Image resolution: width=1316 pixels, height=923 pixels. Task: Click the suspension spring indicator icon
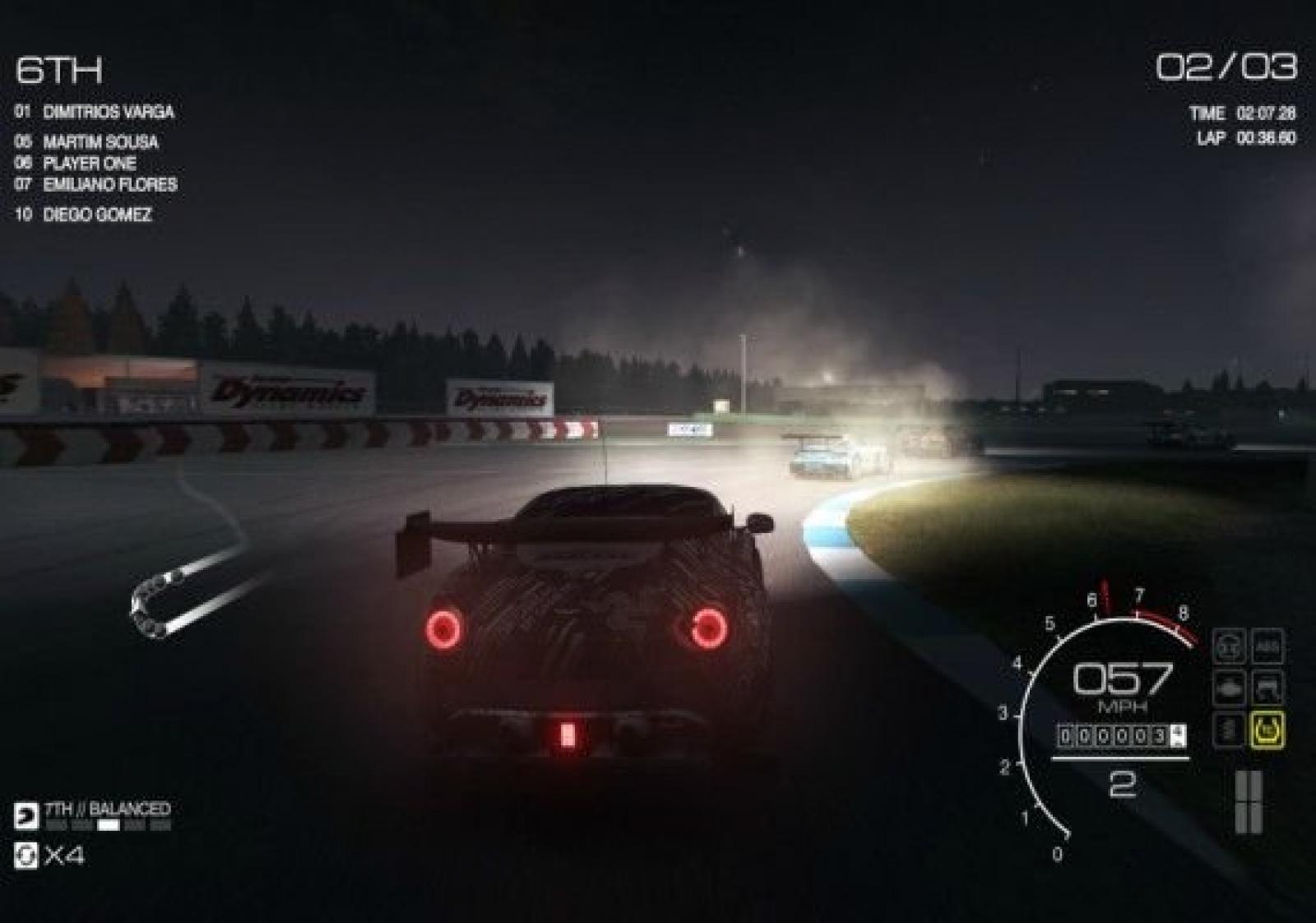(x=1228, y=730)
